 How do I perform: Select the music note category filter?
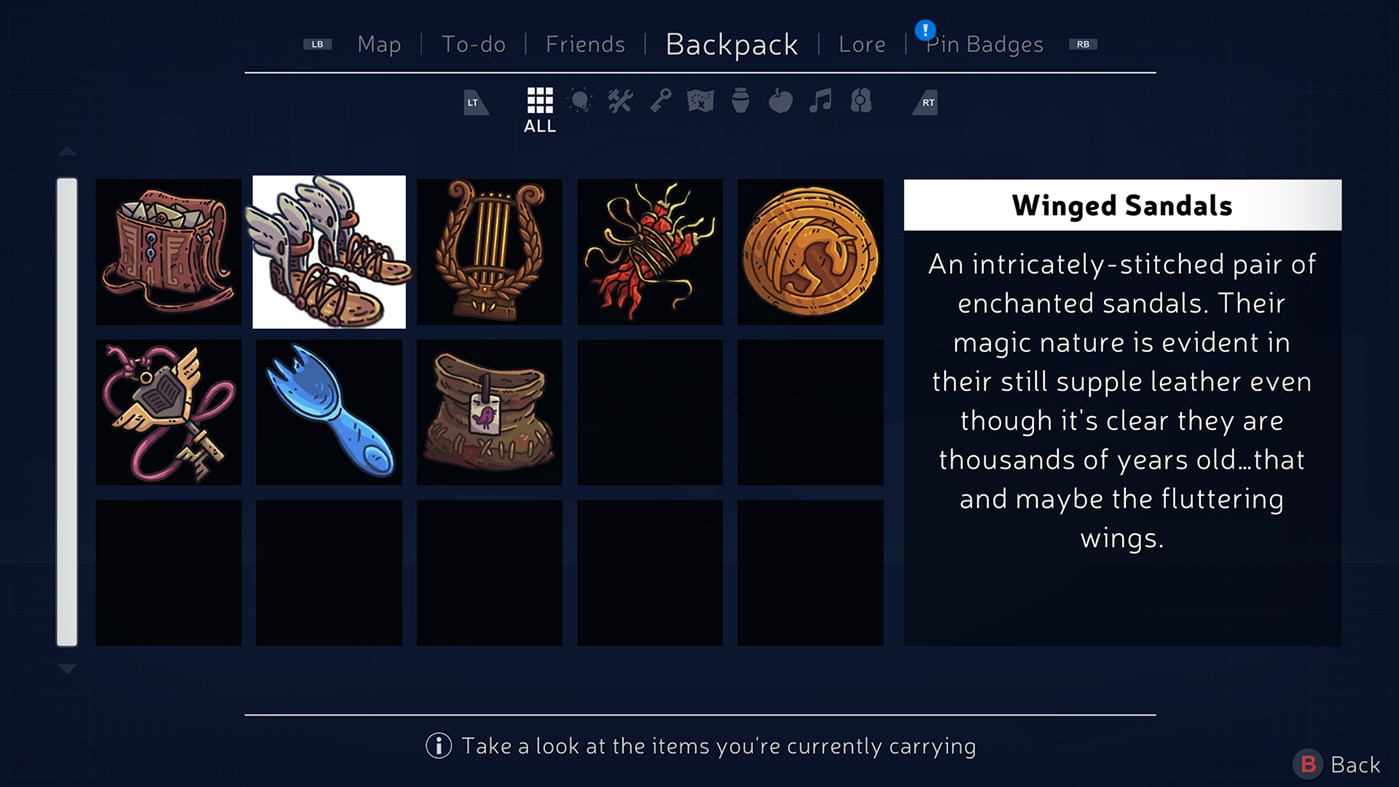pos(820,100)
